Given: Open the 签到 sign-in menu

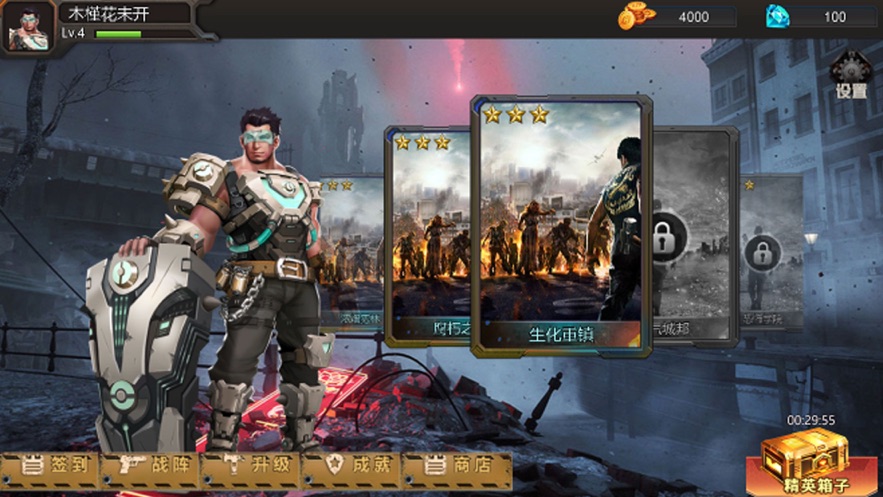Looking at the screenshot, I should pyautogui.click(x=50, y=467).
